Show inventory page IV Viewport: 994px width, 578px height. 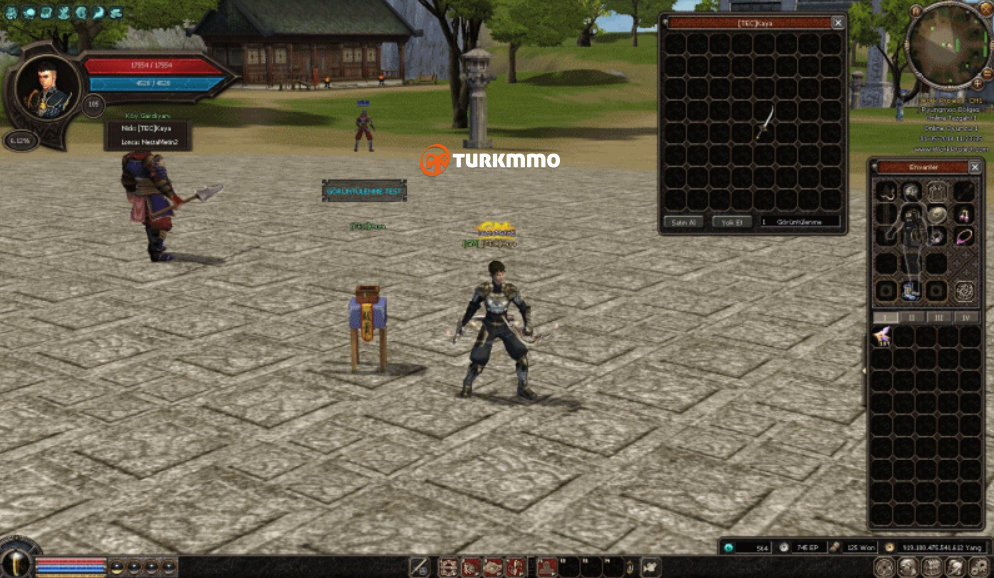click(x=965, y=317)
